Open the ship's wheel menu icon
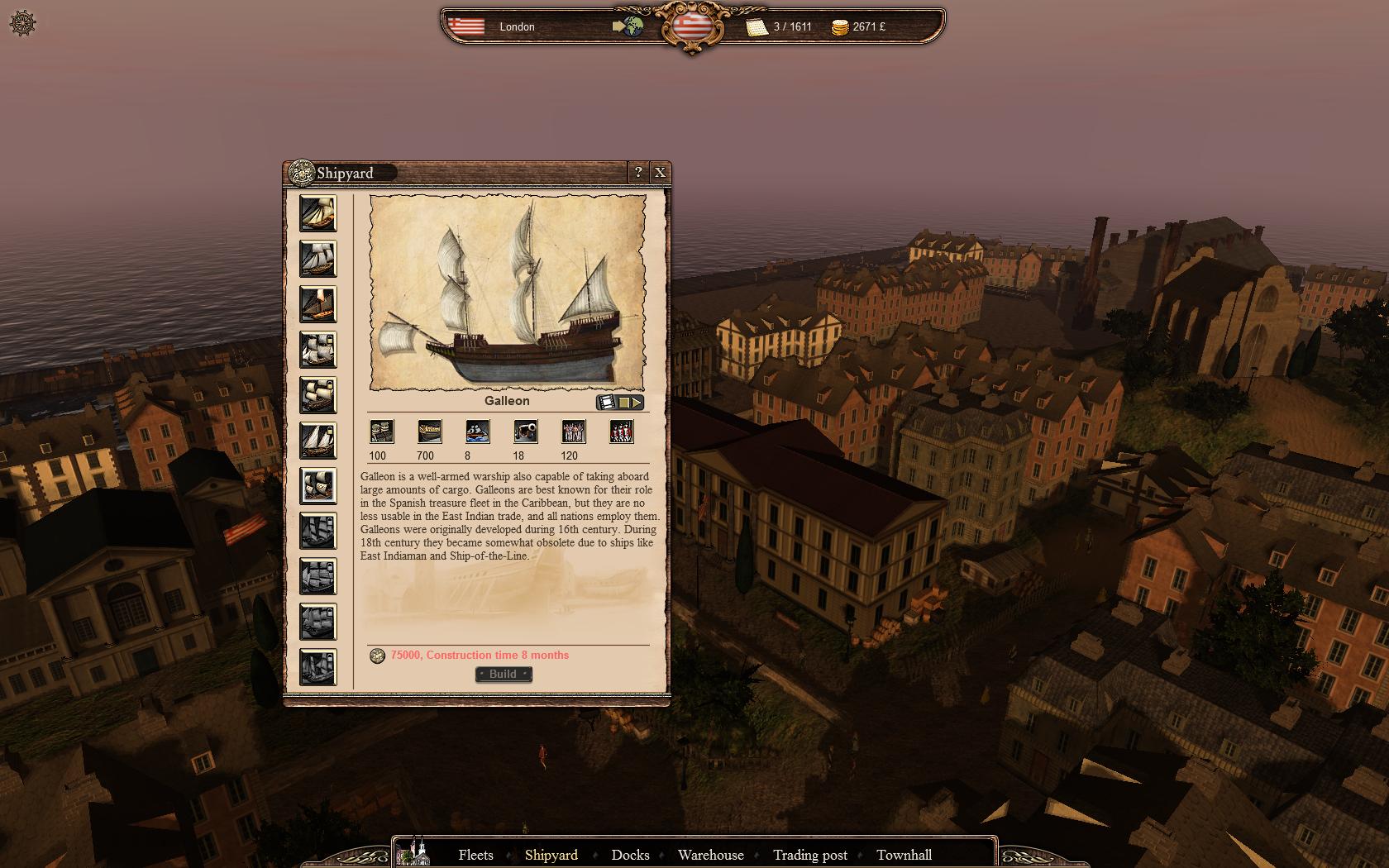 point(23,23)
